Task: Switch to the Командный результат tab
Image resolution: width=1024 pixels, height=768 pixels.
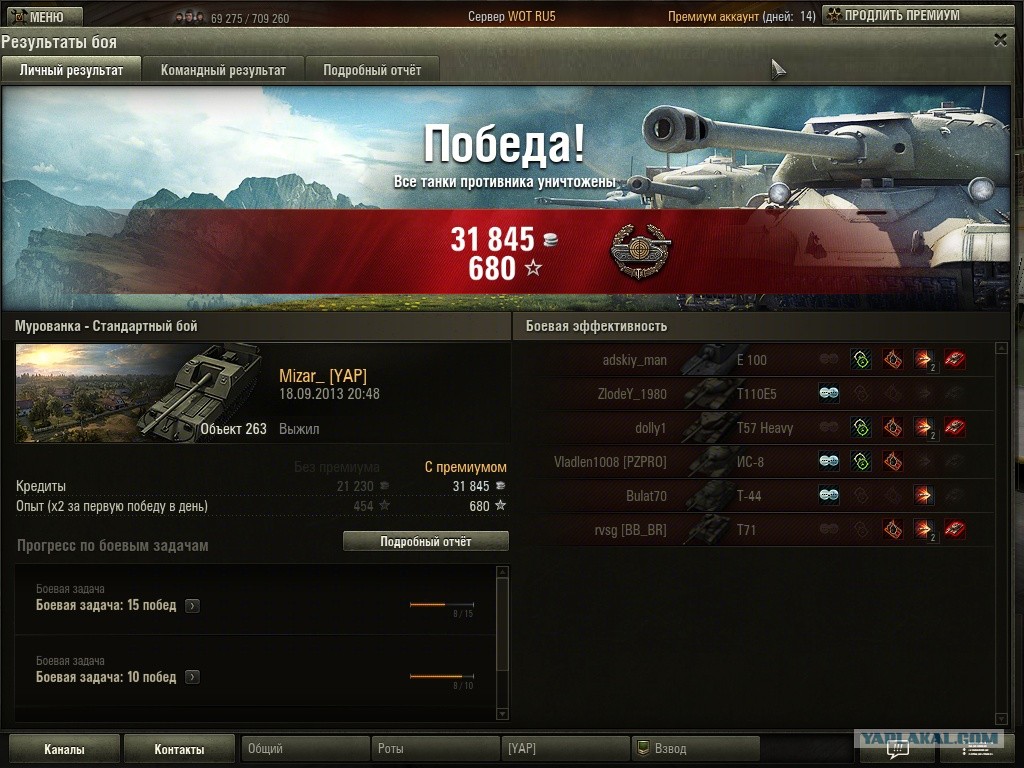Action: (x=223, y=70)
